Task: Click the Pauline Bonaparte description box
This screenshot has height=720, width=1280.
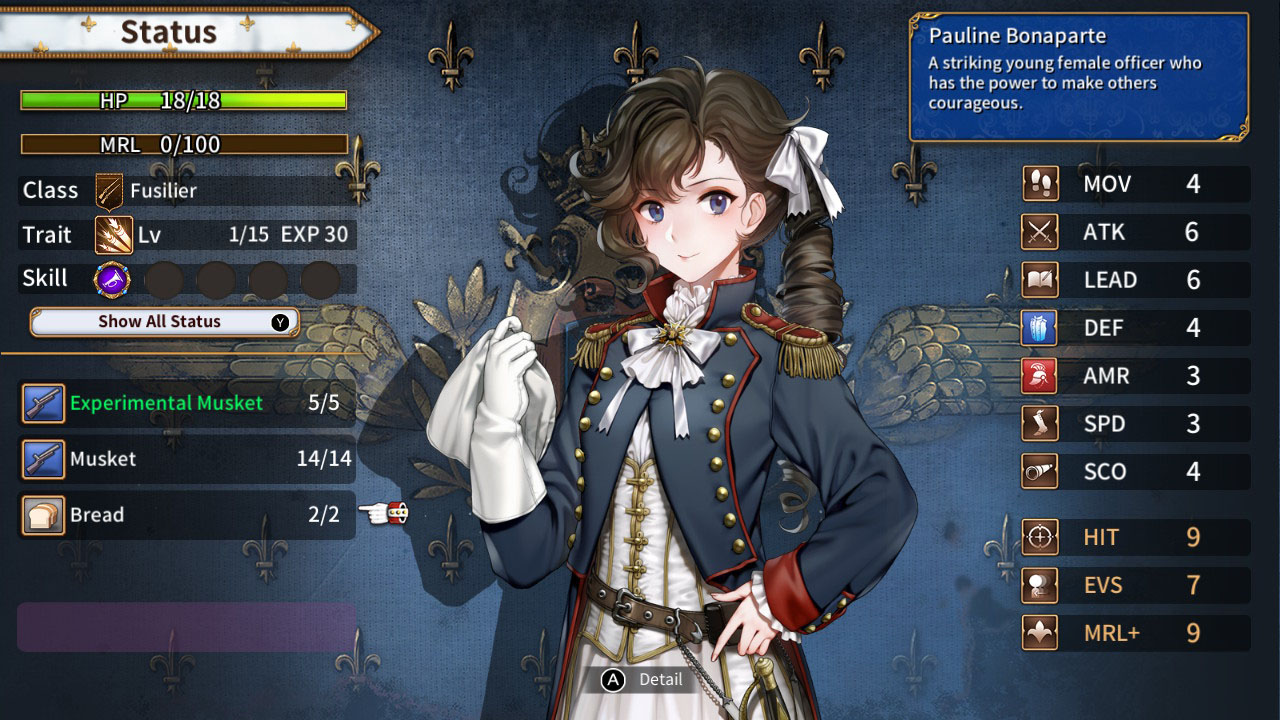Action: coord(1080,75)
